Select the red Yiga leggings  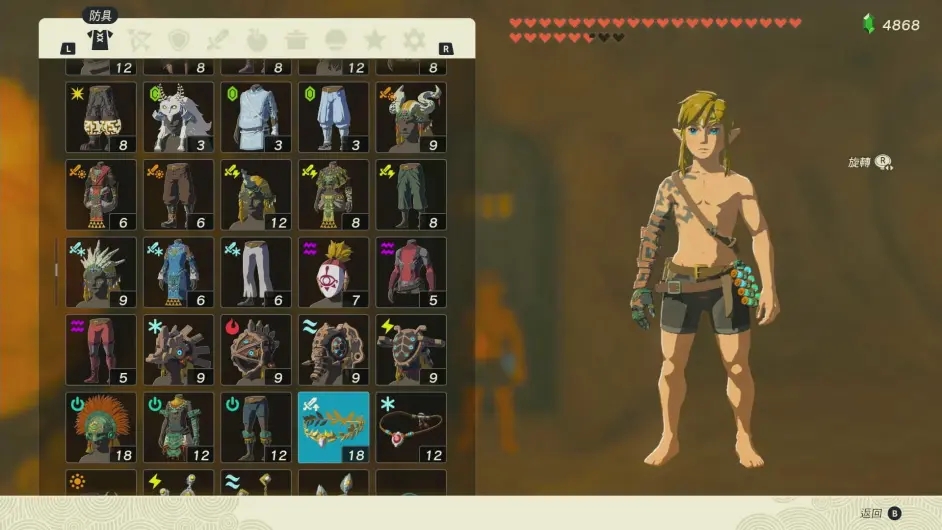coord(101,350)
